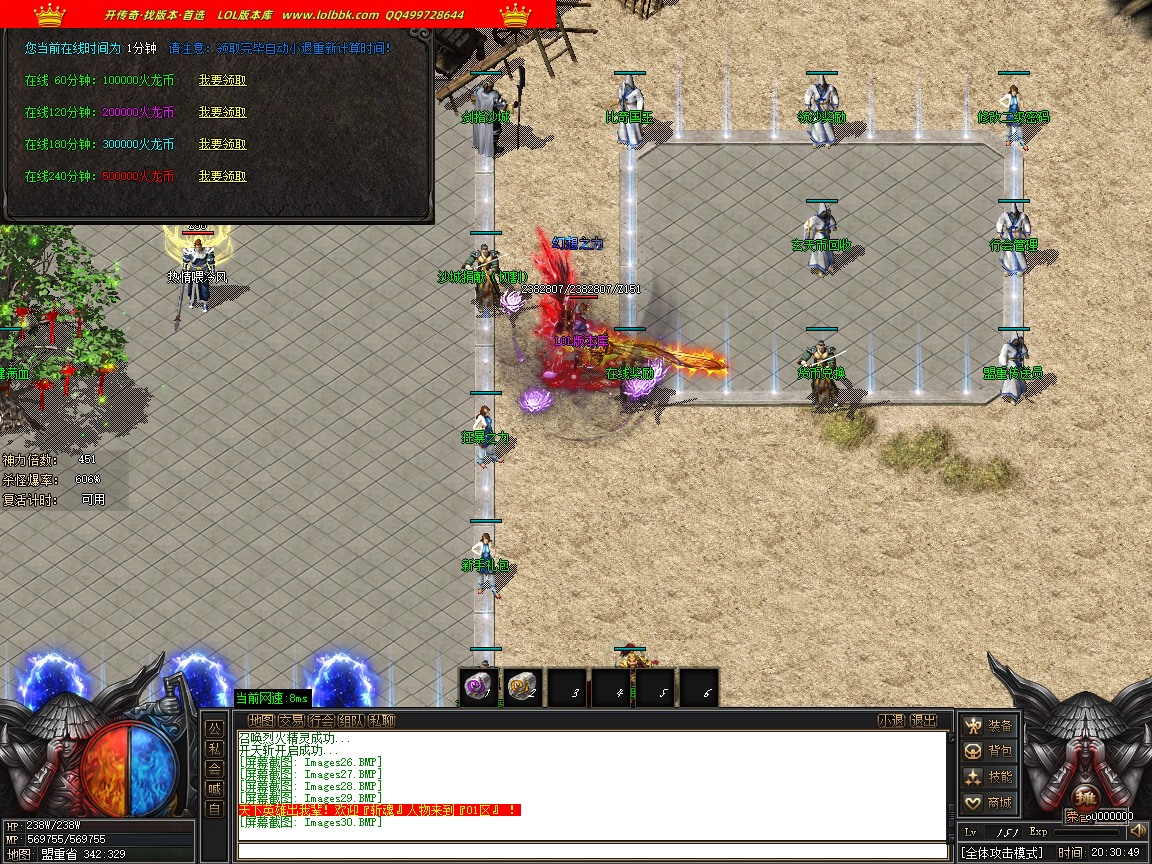Open the 行会 guild panel
1152x864 pixels.
[x=321, y=720]
